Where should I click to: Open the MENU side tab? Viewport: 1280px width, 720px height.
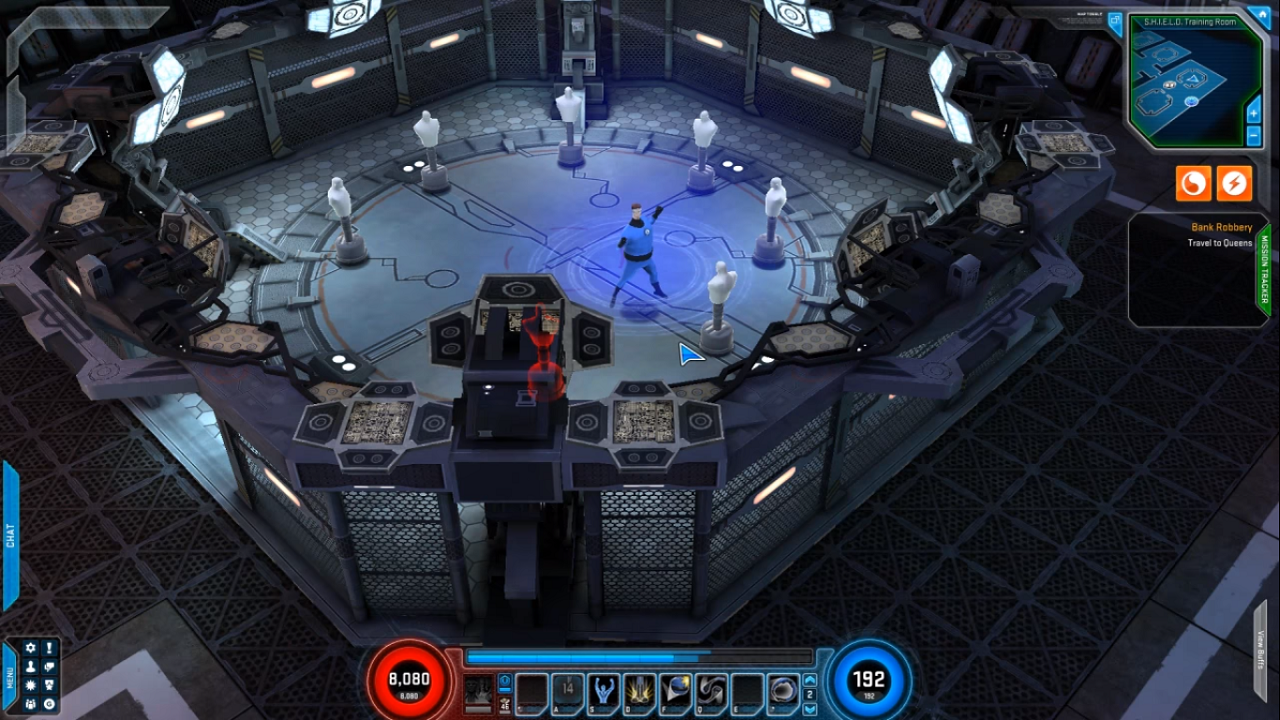(10, 677)
